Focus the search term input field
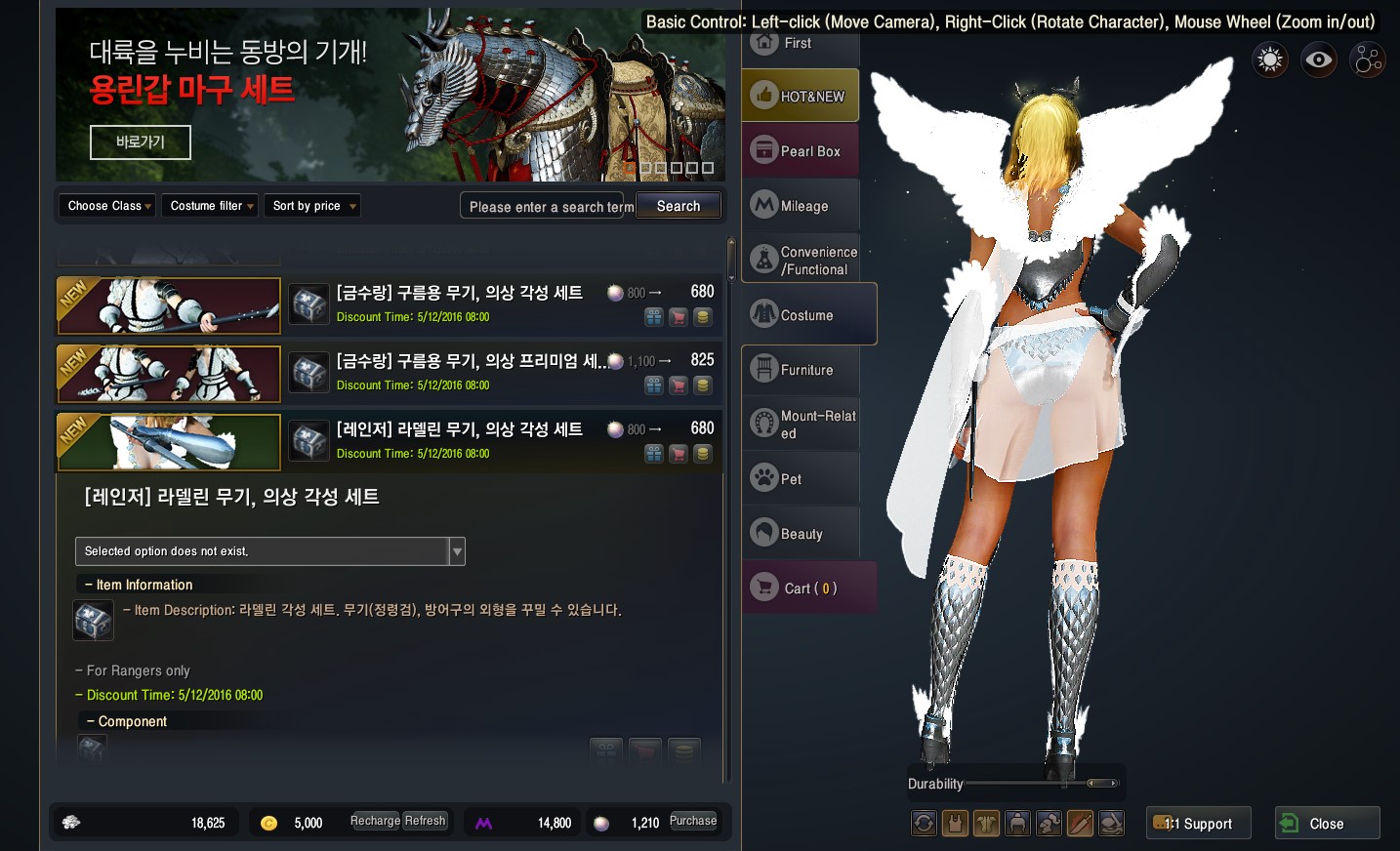 [x=547, y=207]
